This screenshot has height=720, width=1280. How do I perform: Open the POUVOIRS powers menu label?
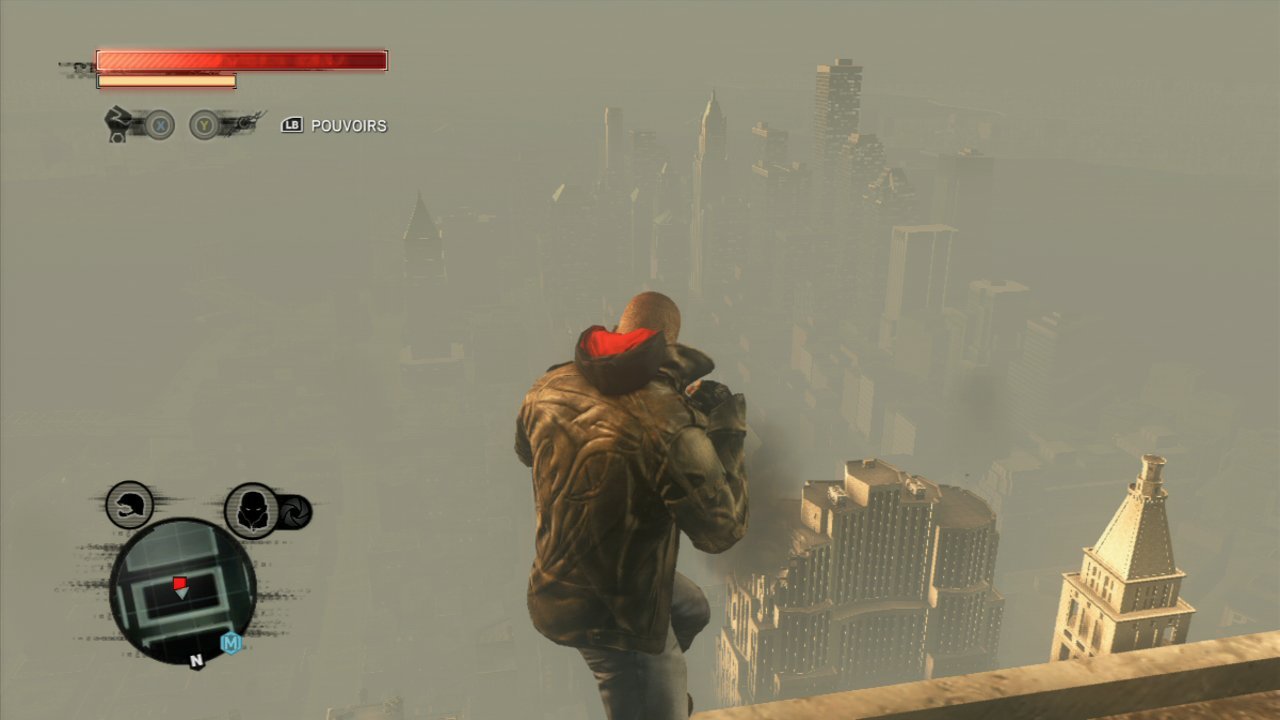(350, 126)
